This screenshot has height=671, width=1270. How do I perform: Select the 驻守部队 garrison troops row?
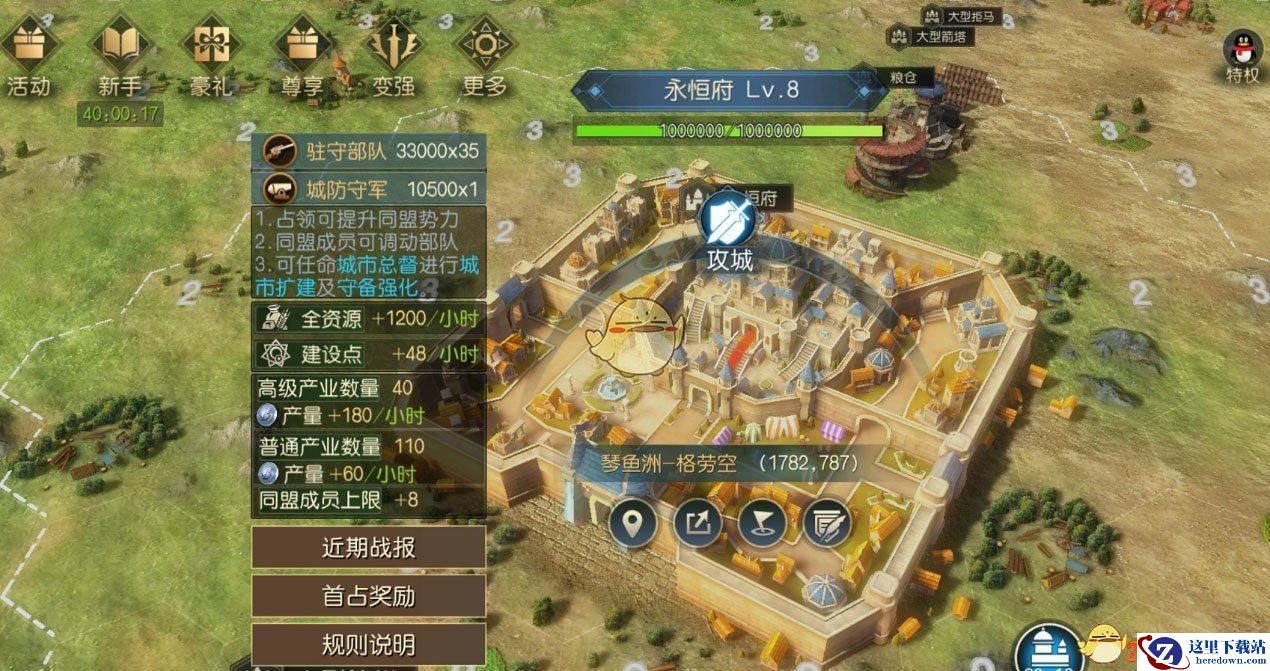pos(369,151)
